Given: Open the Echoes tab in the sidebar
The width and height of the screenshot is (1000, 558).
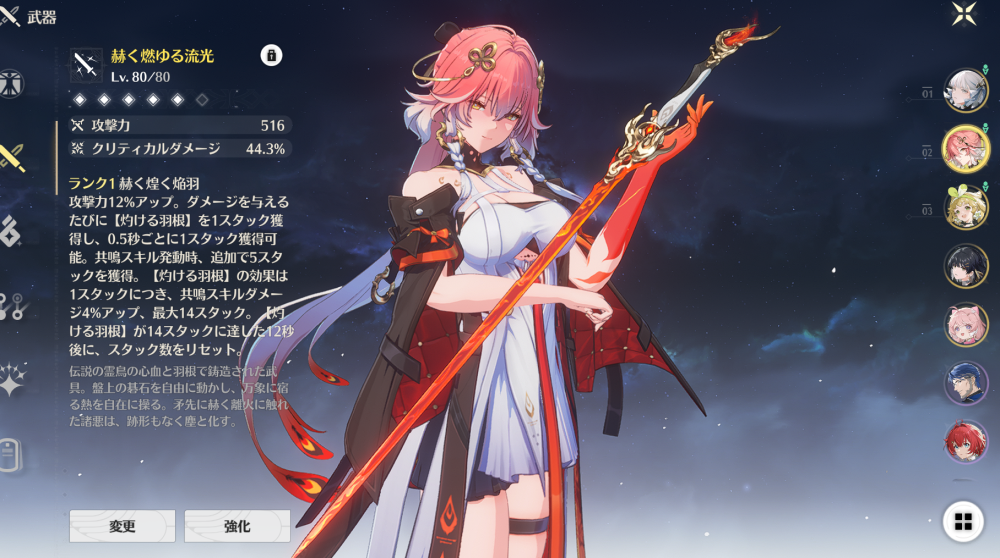Looking at the screenshot, I should tap(11, 231).
